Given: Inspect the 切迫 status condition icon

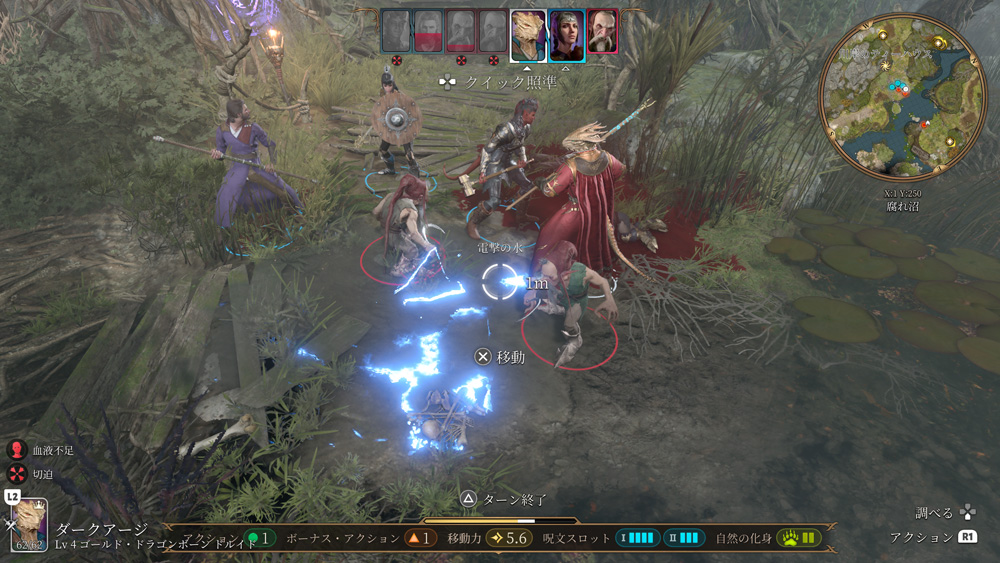Looking at the screenshot, I should tap(17, 474).
